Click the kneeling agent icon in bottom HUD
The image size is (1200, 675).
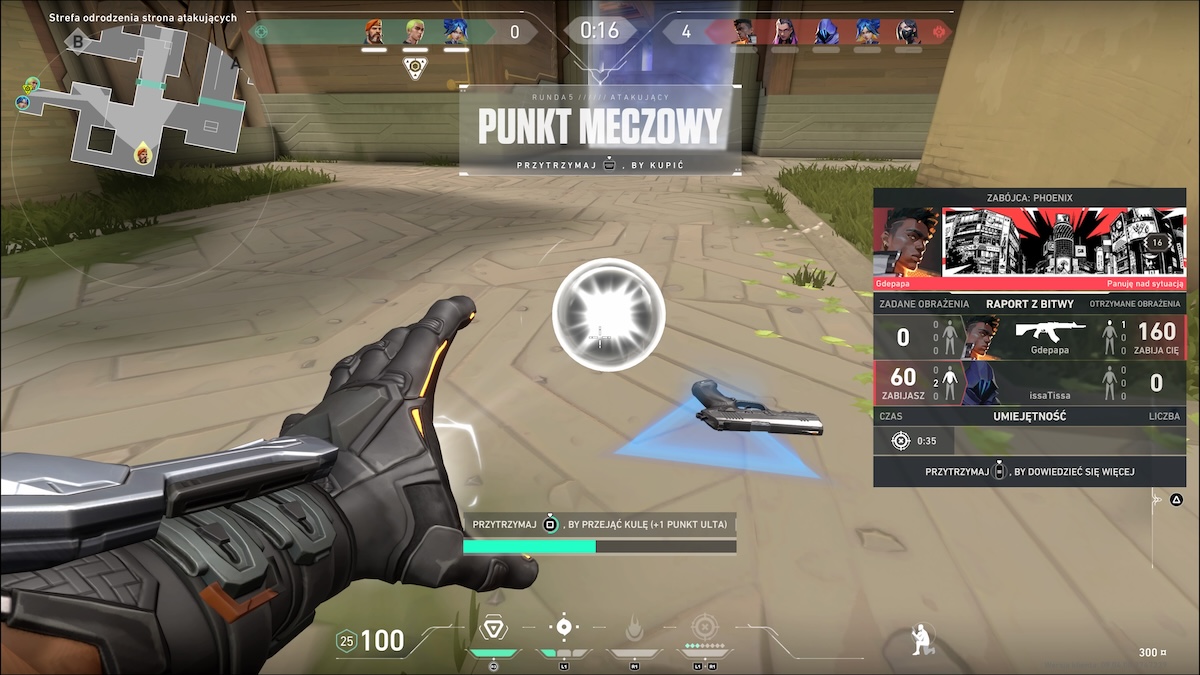click(921, 639)
